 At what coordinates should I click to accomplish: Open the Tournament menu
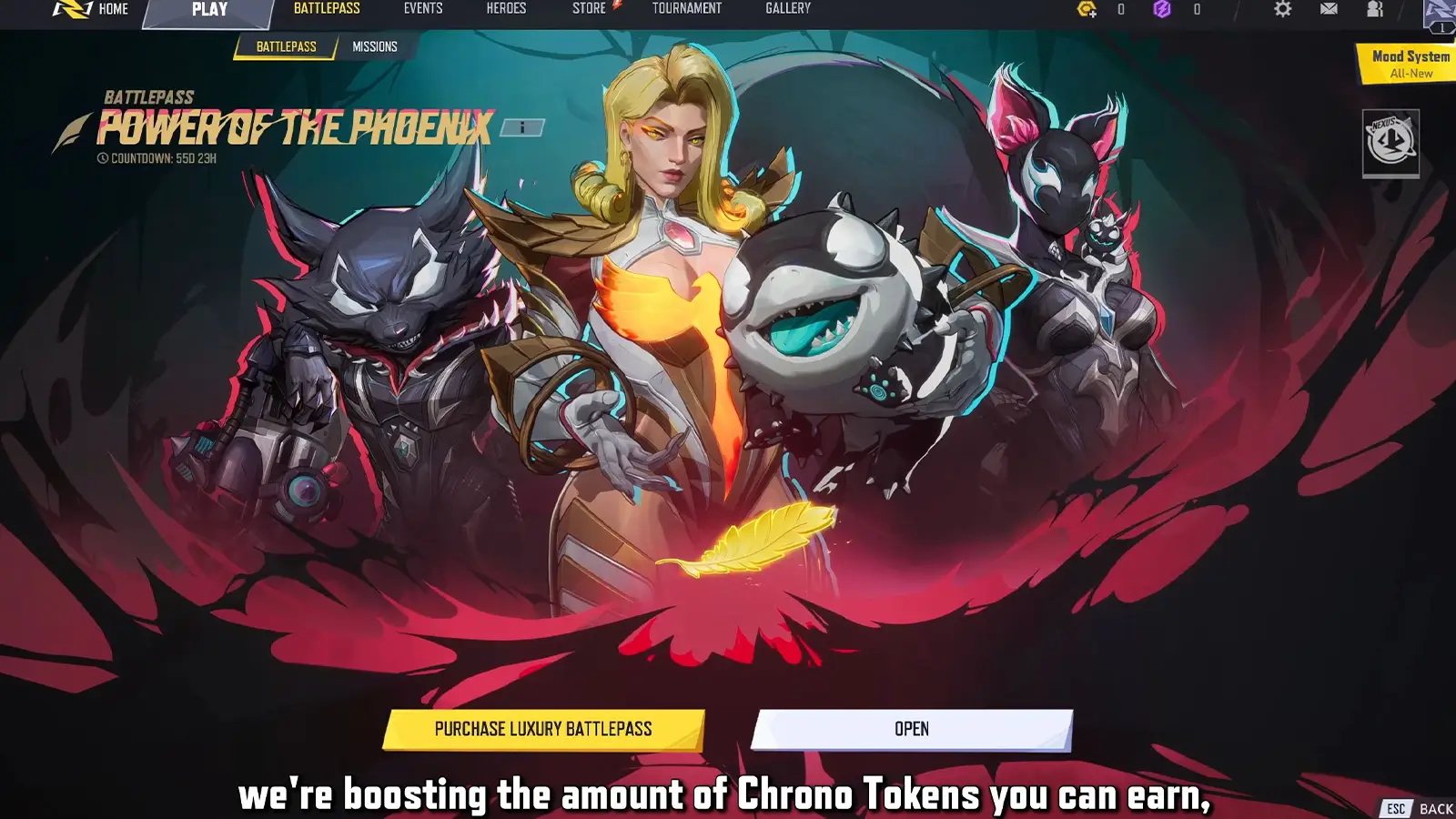tap(686, 8)
